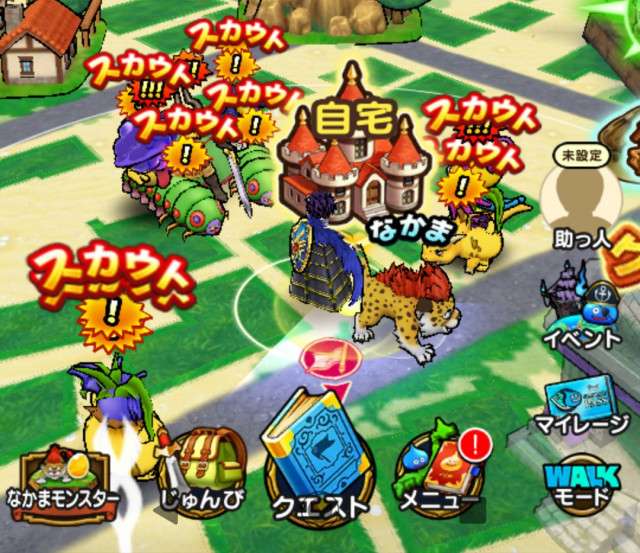Open the マイレージ card

point(584,403)
